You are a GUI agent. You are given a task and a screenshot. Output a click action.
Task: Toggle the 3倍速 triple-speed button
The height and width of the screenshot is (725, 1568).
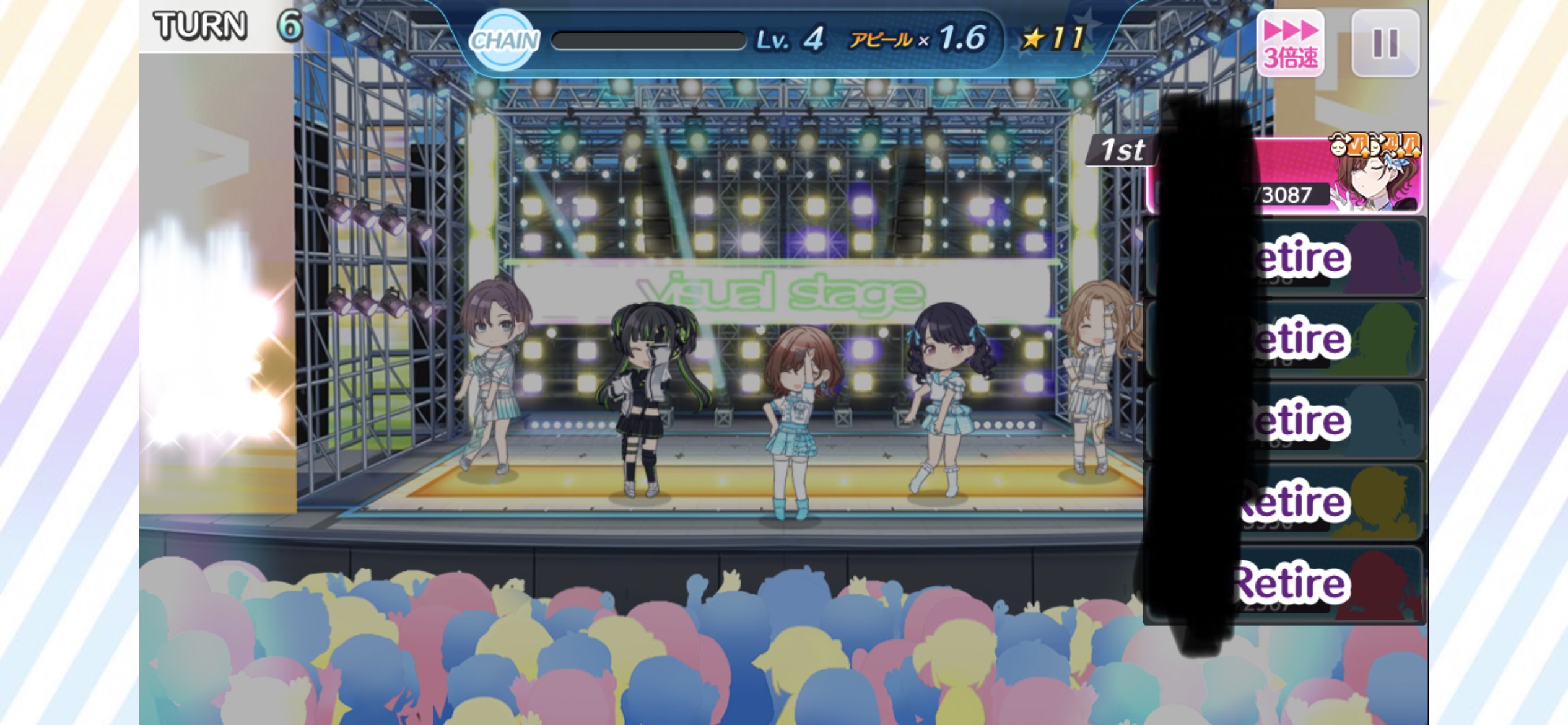(1290, 43)
